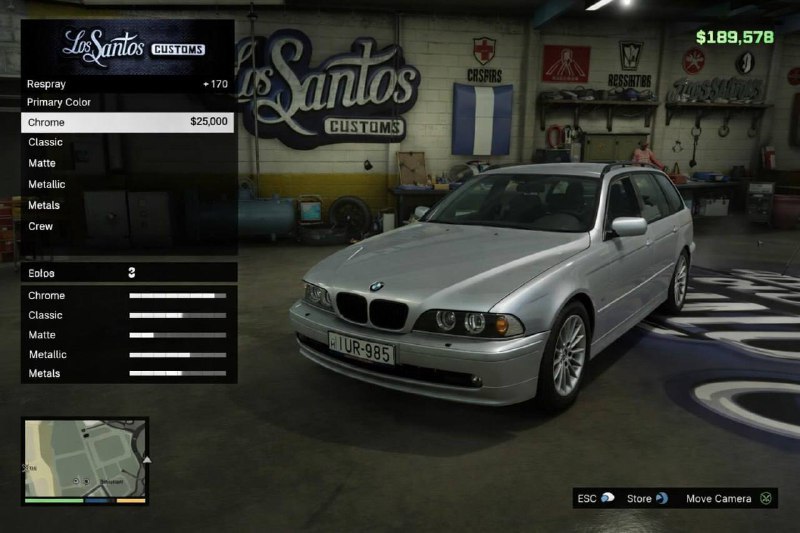800x533 pixels.
Task: Open Metallic in the Primary Color menu
Action: point(127,184)
